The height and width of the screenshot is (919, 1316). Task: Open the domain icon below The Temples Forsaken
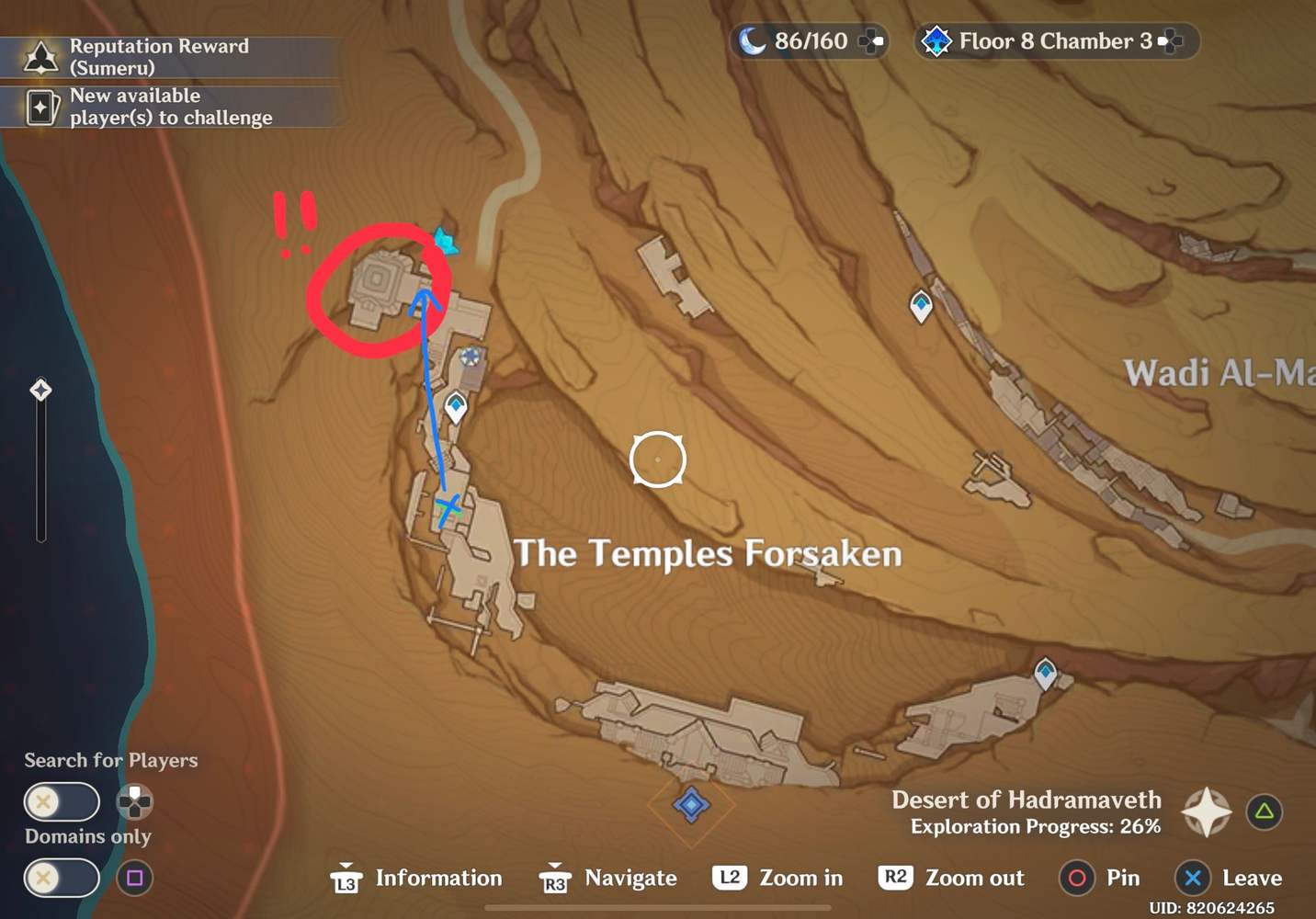(691, 803)
